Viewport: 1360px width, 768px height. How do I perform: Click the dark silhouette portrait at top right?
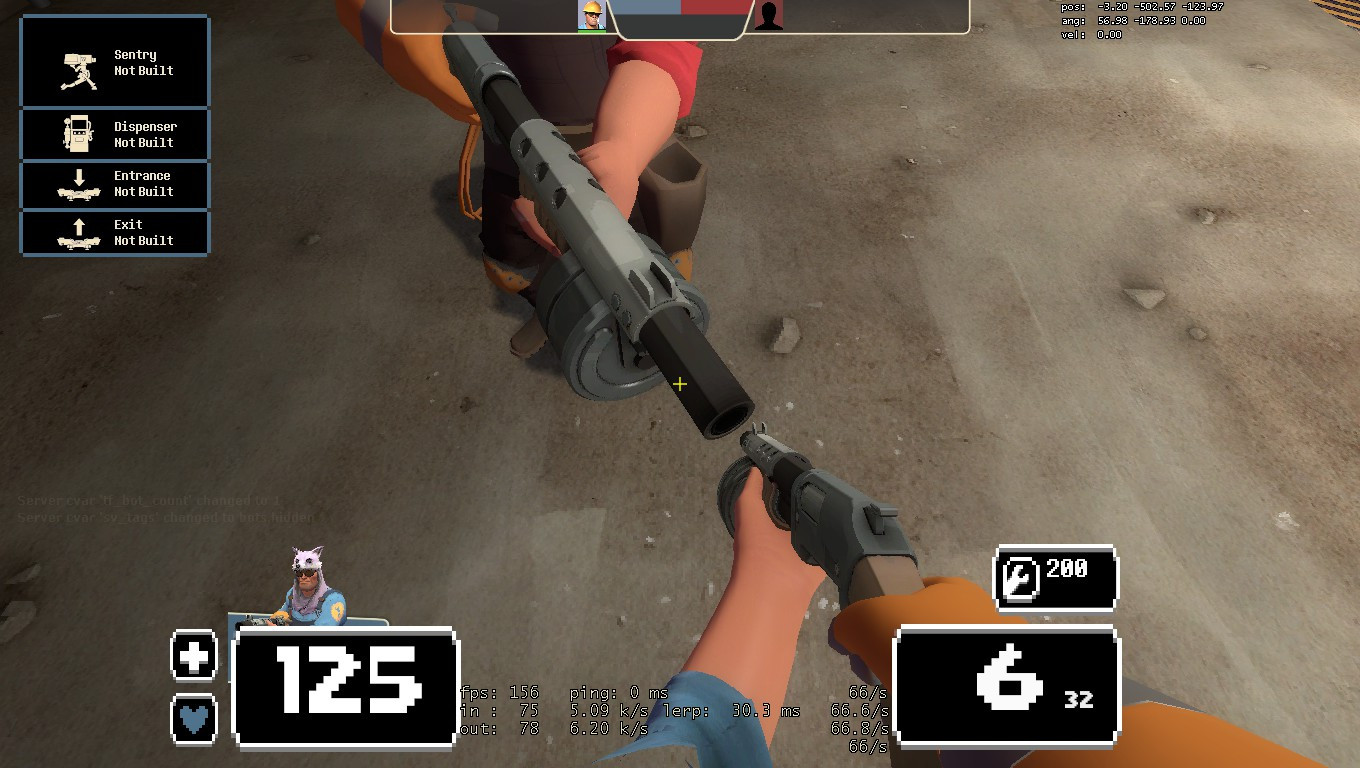tap(768, 15)
